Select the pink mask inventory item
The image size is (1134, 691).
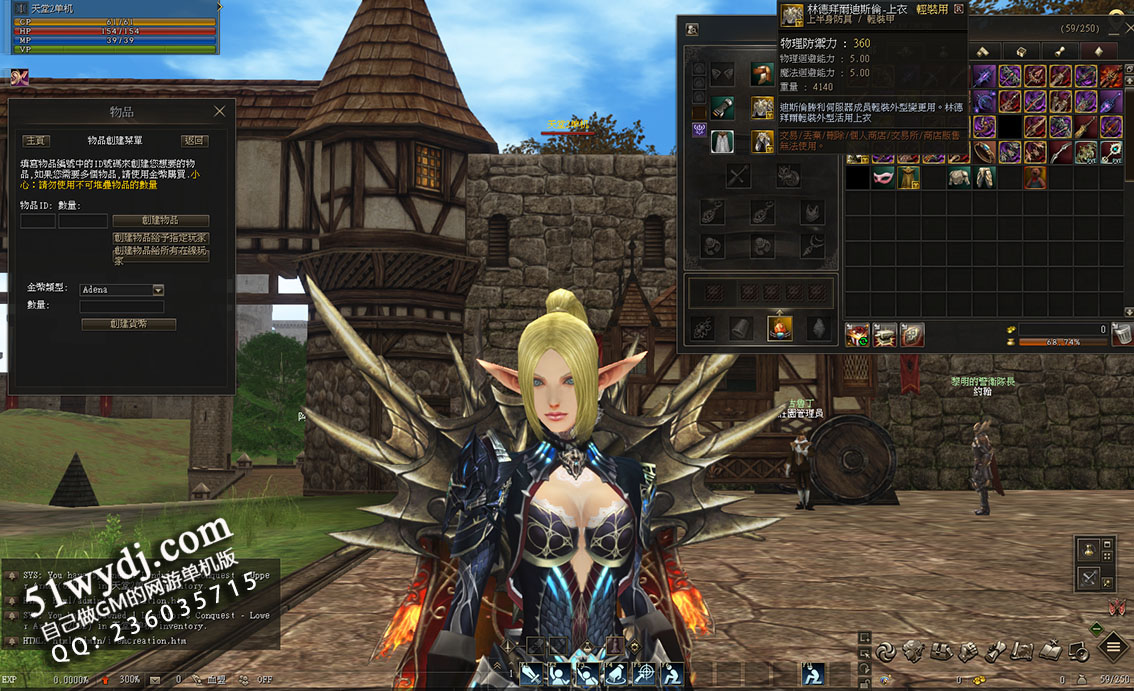coord(883,178)
